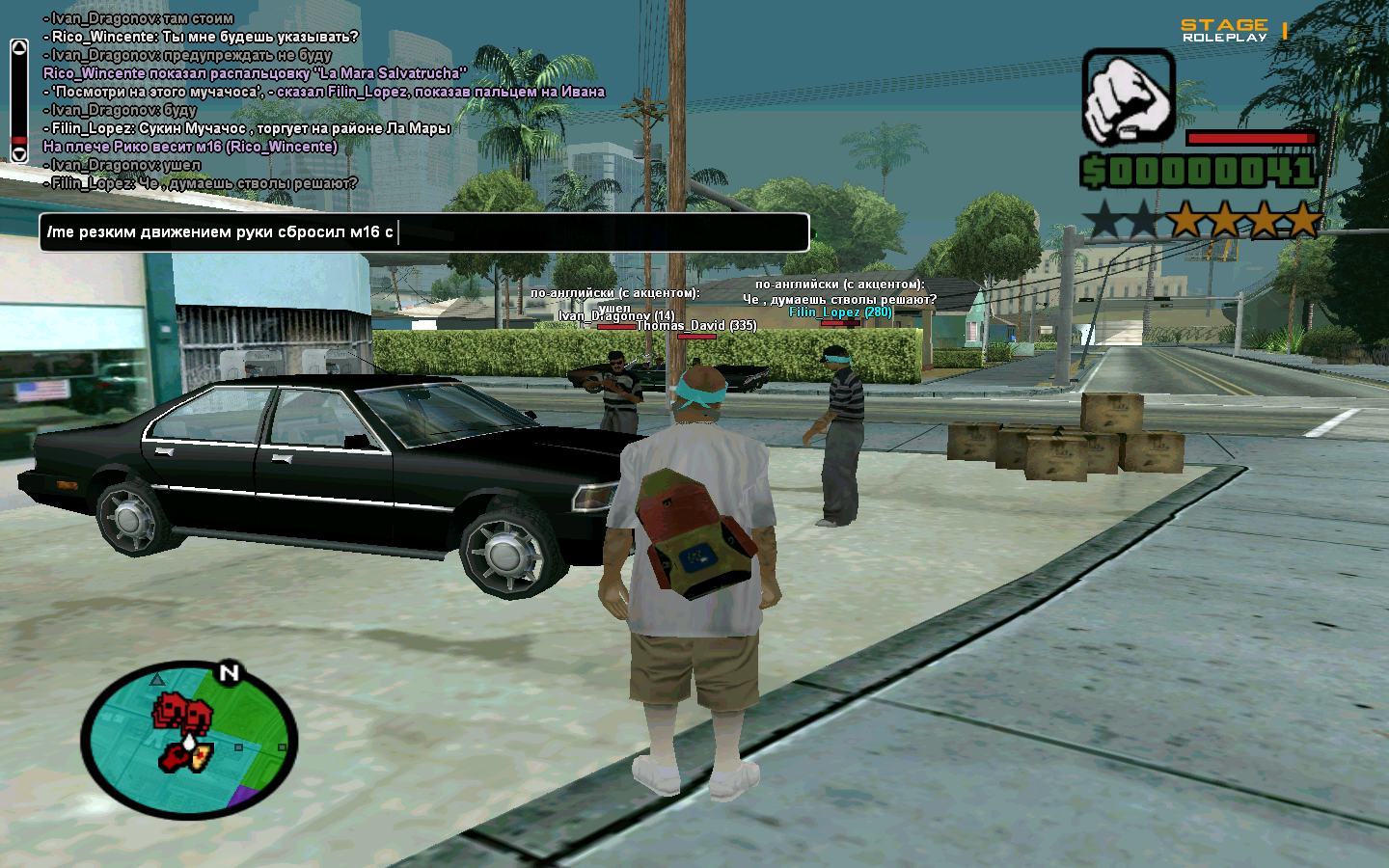
Task: Click the fist weapon icon
Action: pyautogui.click(x=1128, y=97)
